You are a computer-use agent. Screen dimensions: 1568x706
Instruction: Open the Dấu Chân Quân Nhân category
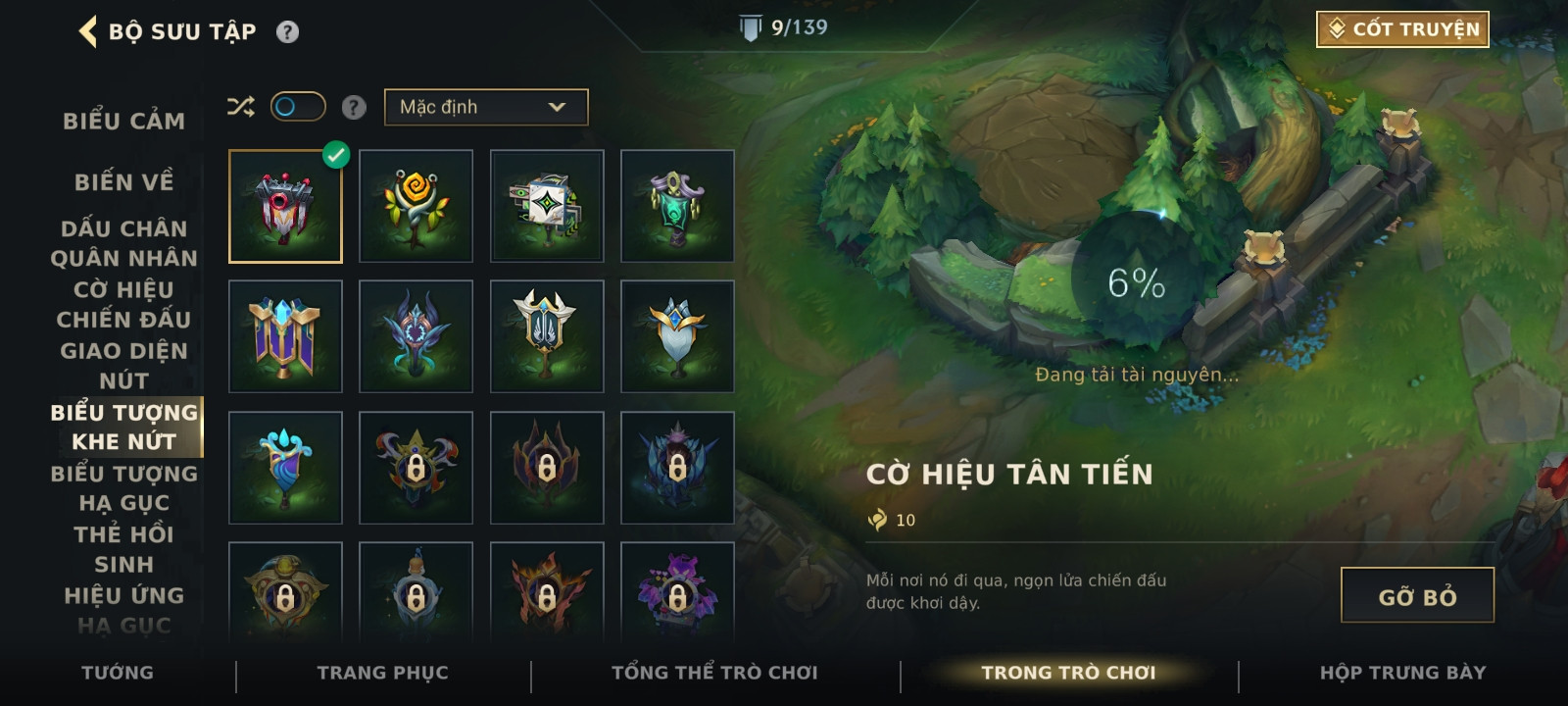pos(124,243)
